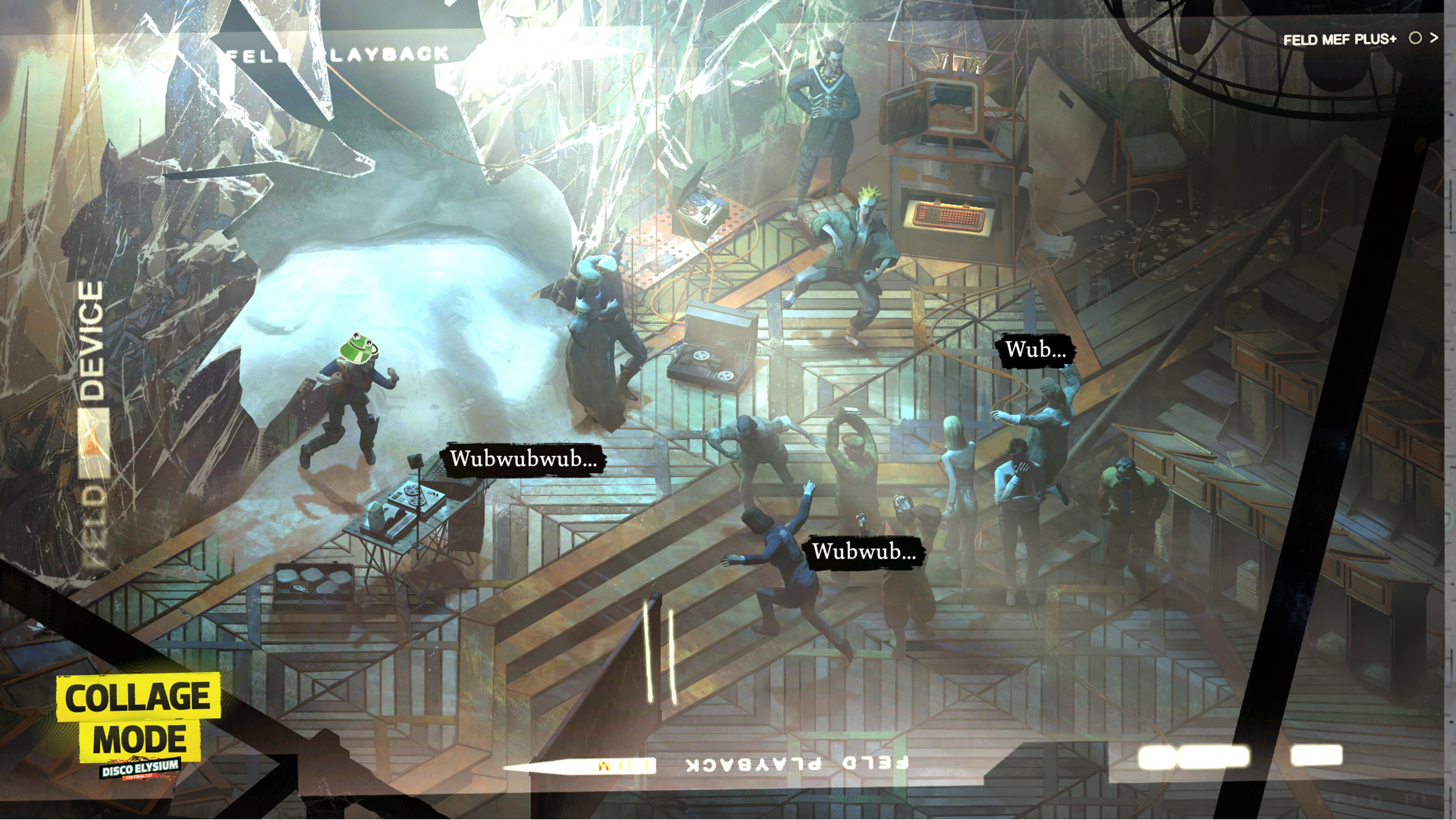Click the record circle next to FELD MEF PLUS+
The height and width of the screenshot is (820, 1456).
tap(1415, 38)
